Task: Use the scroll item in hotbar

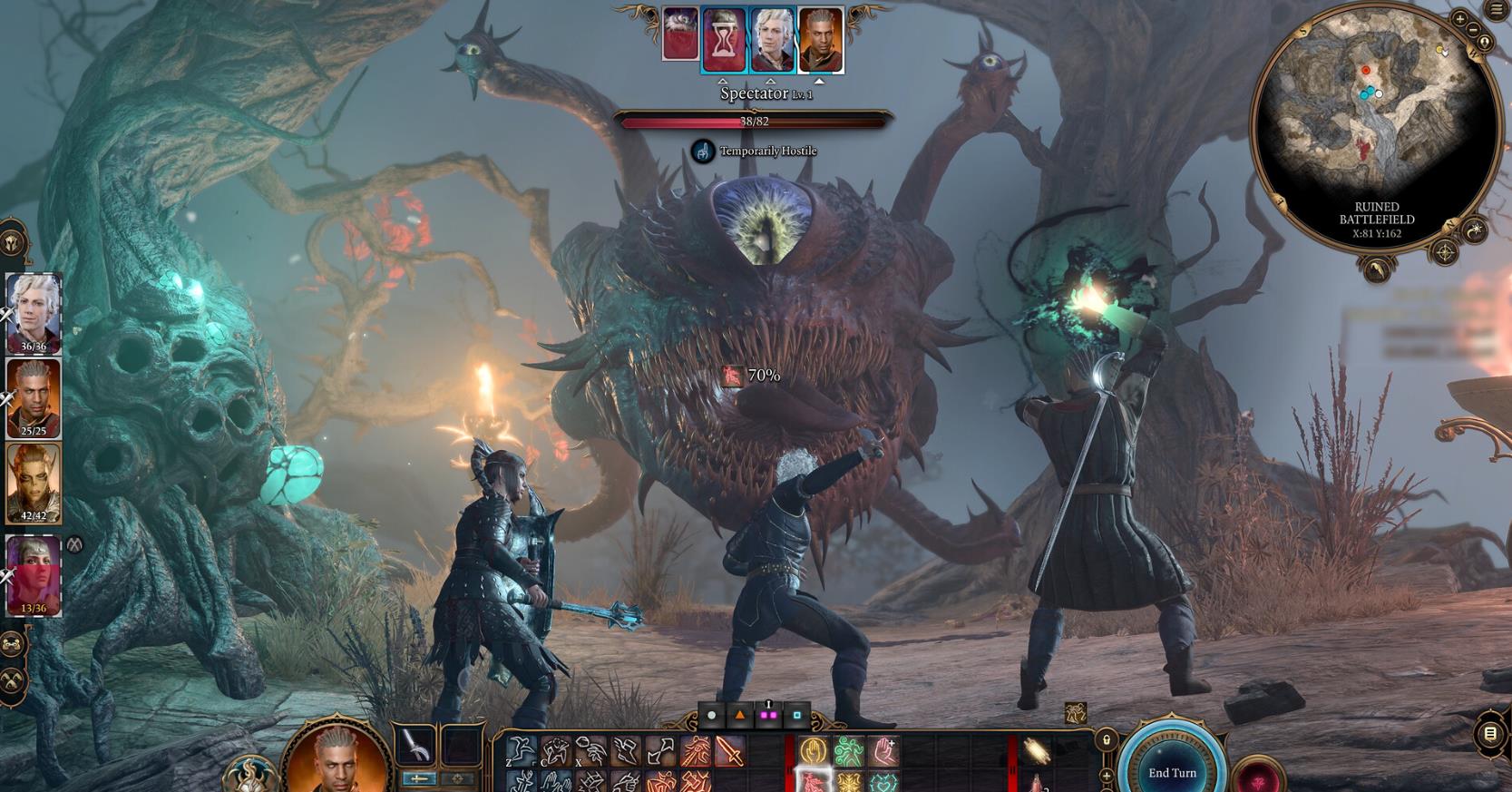Action: (x=1036, y=751)
